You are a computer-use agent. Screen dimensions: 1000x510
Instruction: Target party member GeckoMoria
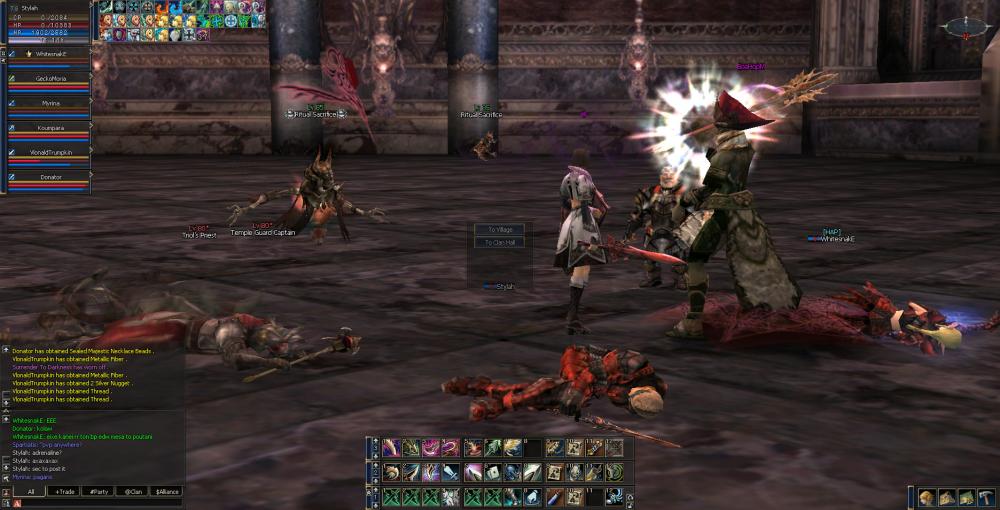point(50,80)
